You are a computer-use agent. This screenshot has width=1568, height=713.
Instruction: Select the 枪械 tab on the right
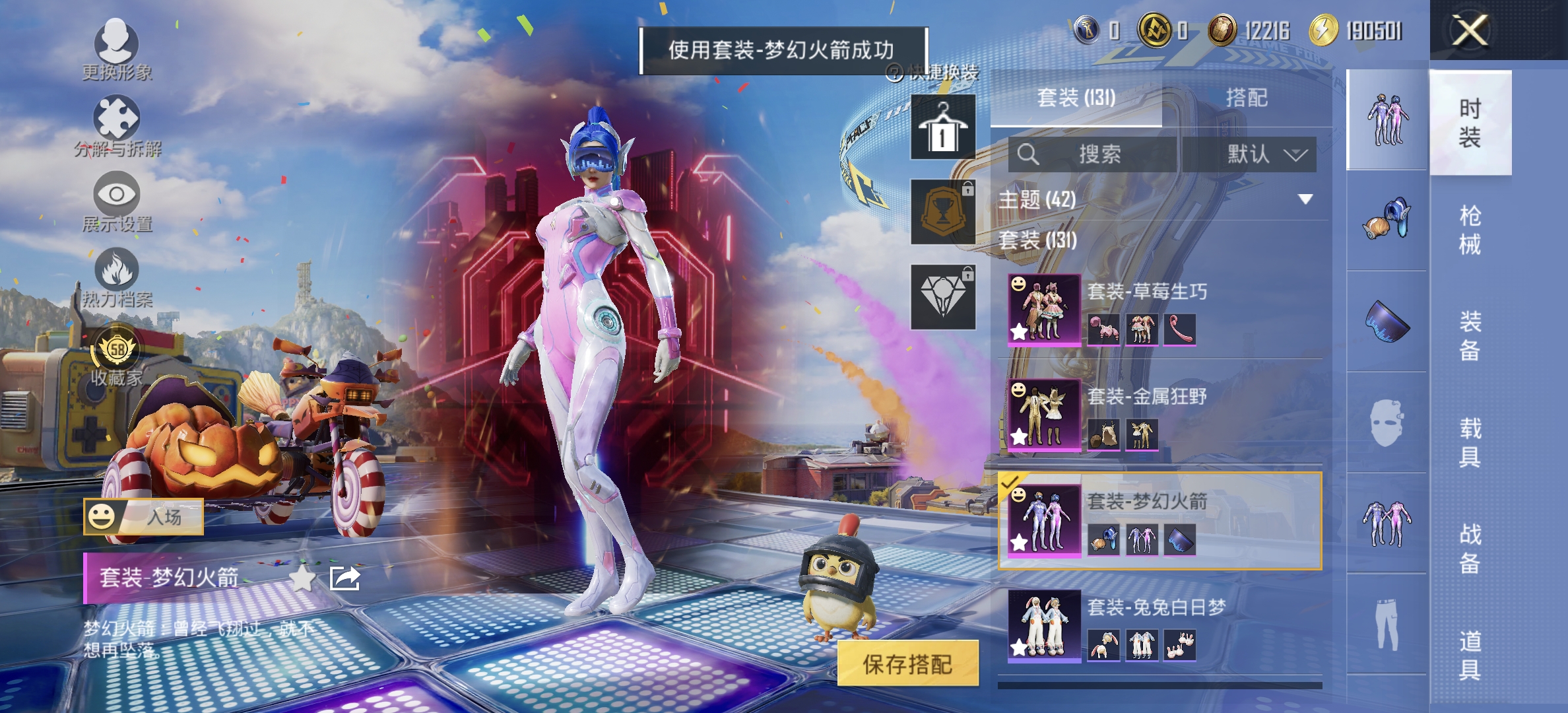tap(1472, 228)
